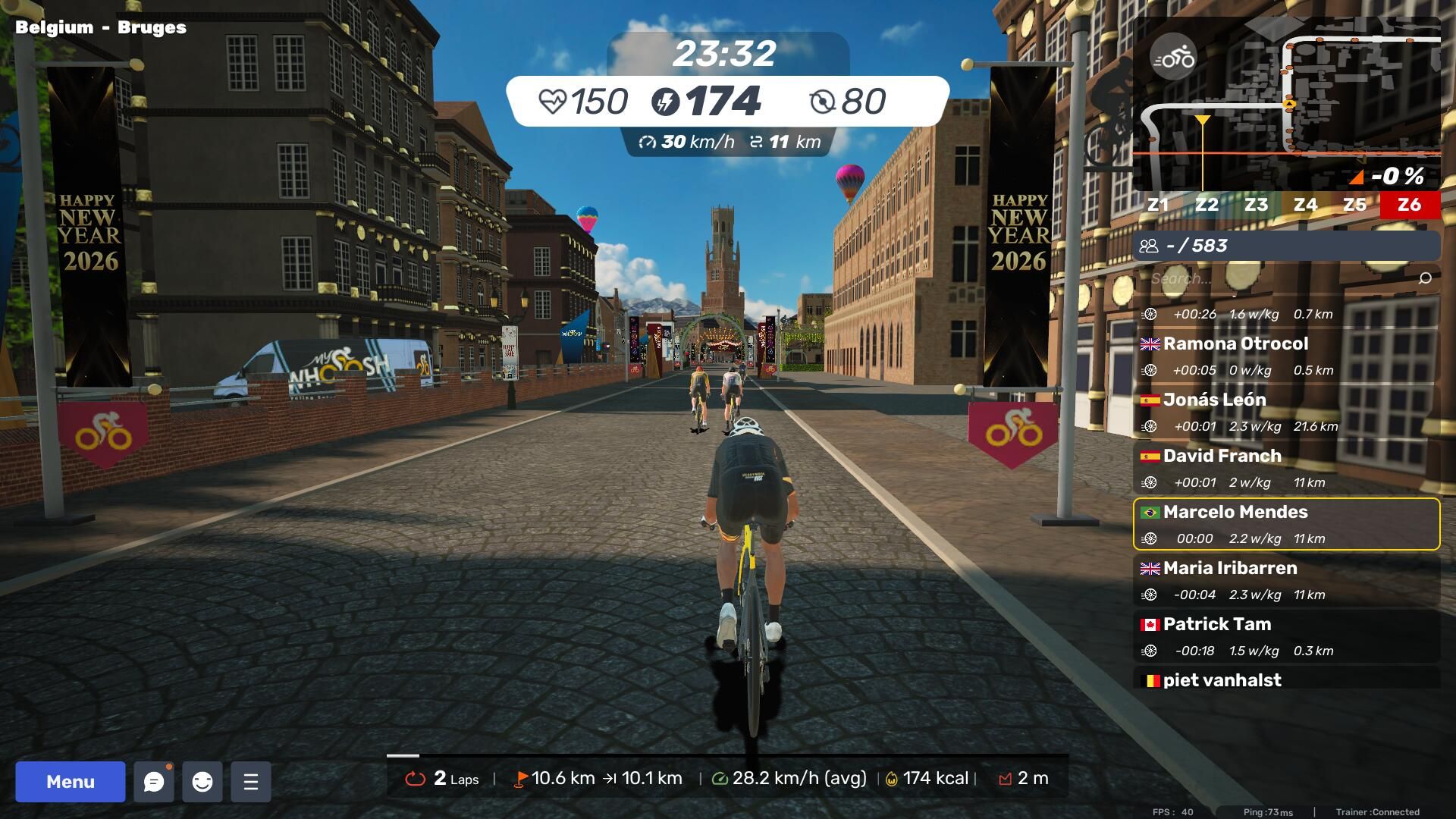
Task: Open the chat messages bubble
Action: coord(154,782)
